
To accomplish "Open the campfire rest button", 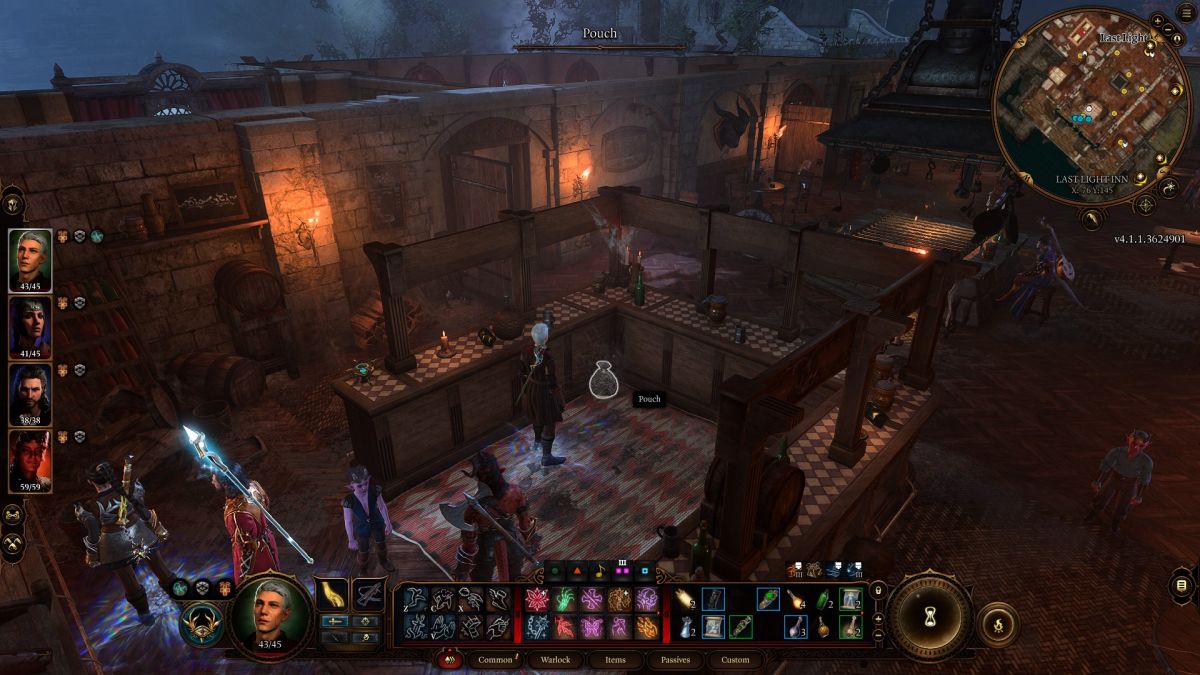I will pos(997,623).
